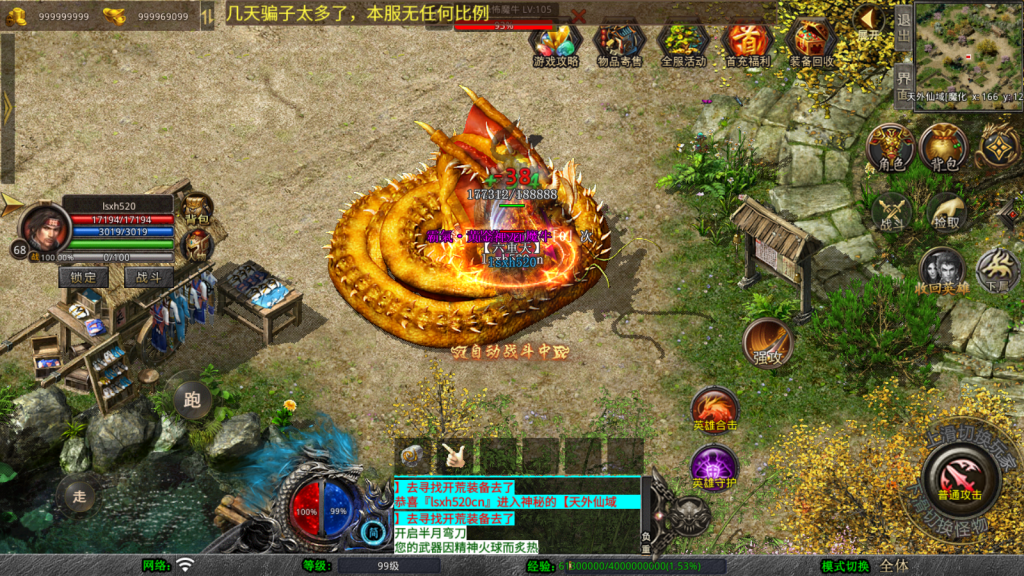Activate the 英雄合击 hero combo skill
The height and width of the screenshot is (576, 1024).
715,410
